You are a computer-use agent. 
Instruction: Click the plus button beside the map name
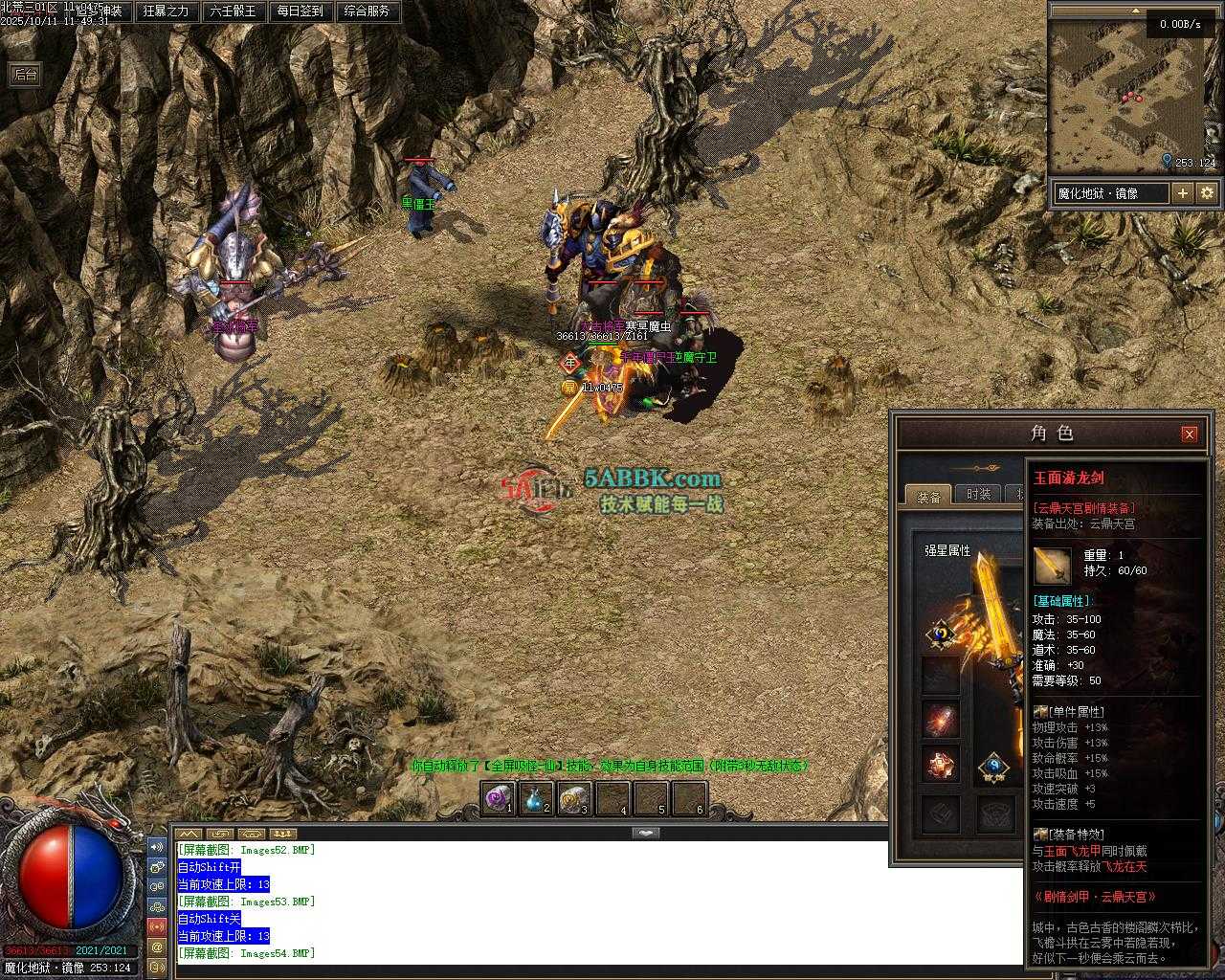pyautogui.click(x=1183, y=193)
